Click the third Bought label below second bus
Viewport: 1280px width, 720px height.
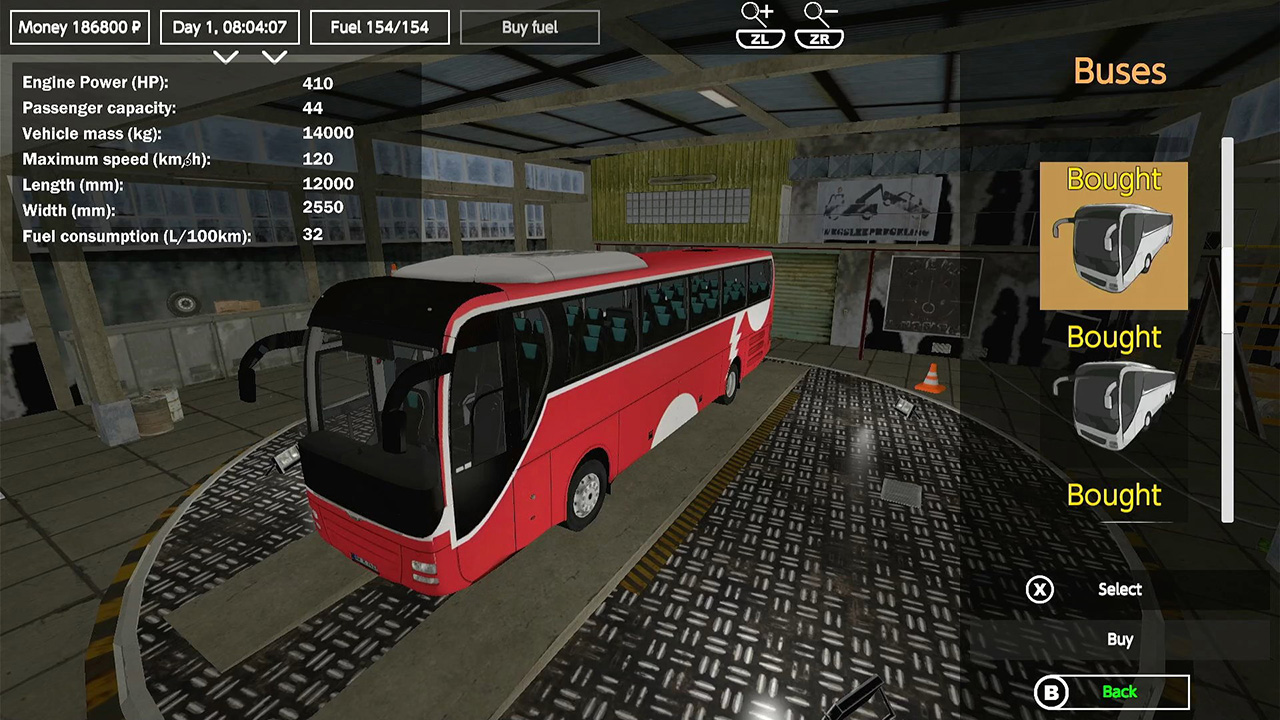(x=1113, y=495)
